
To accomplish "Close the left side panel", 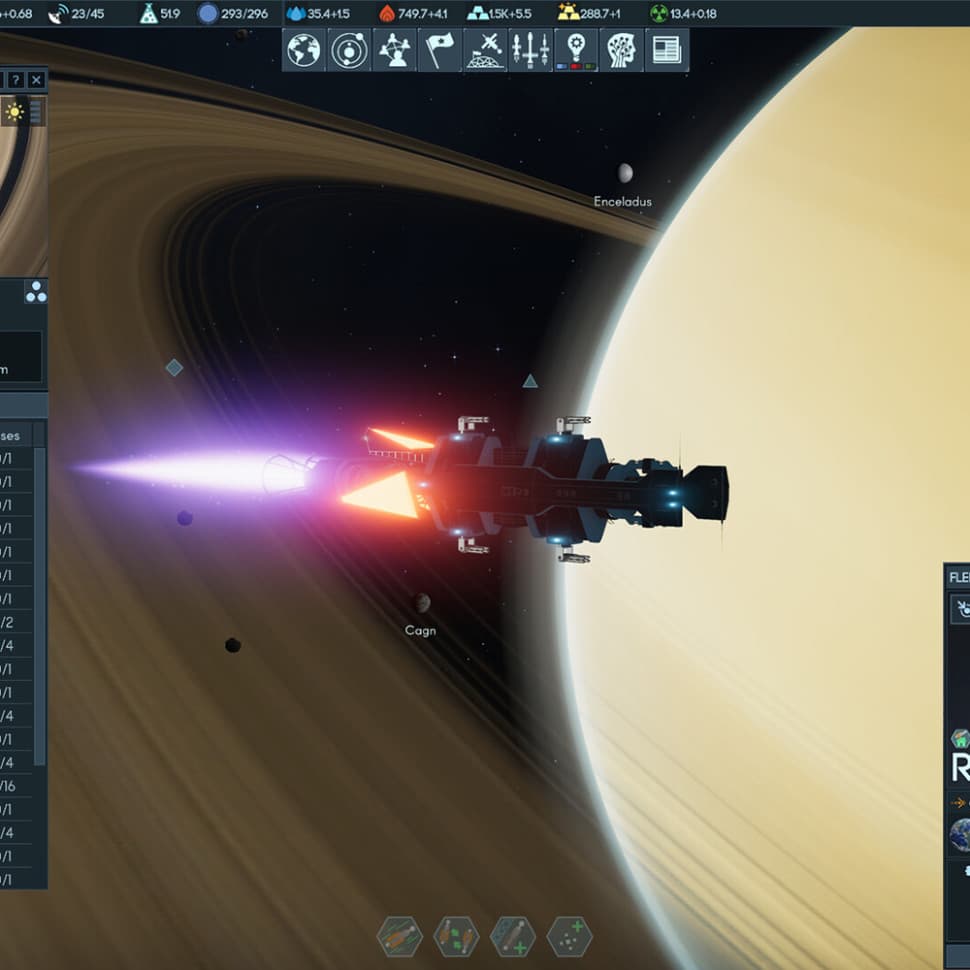I will pyautogui.click(x=37, y=80).
